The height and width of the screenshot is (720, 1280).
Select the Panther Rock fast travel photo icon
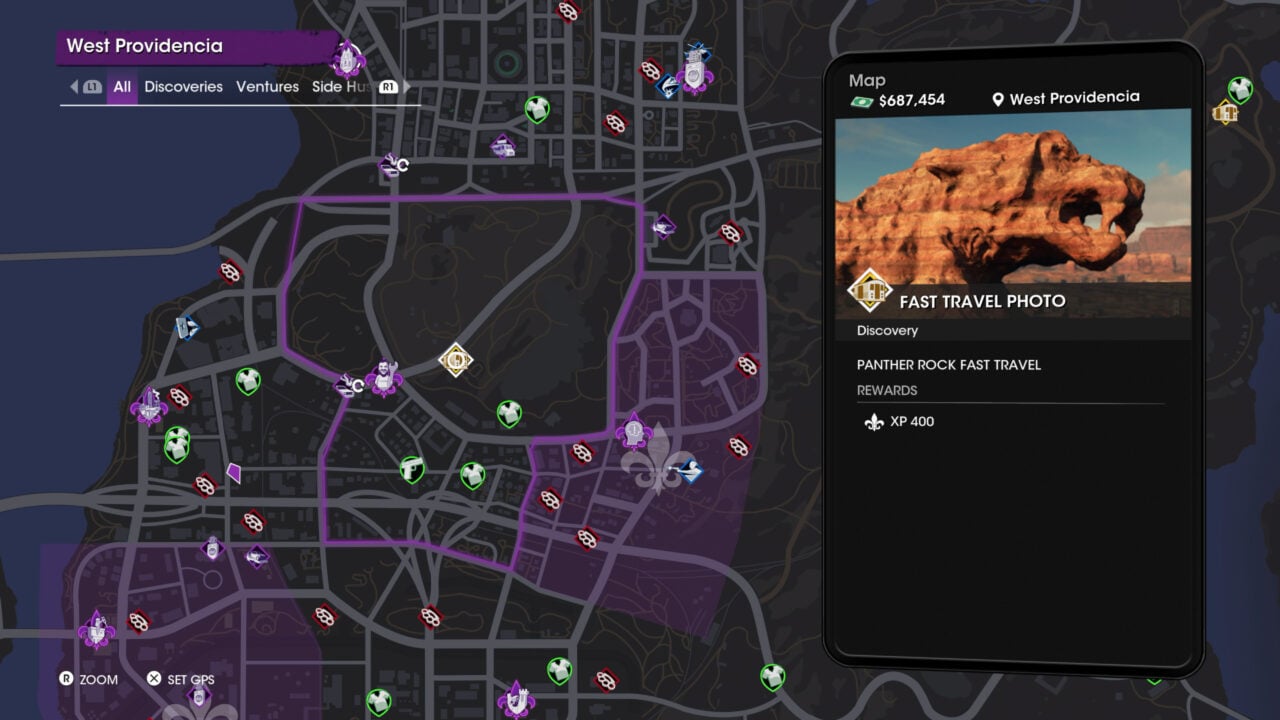click(x=455, y=360)
